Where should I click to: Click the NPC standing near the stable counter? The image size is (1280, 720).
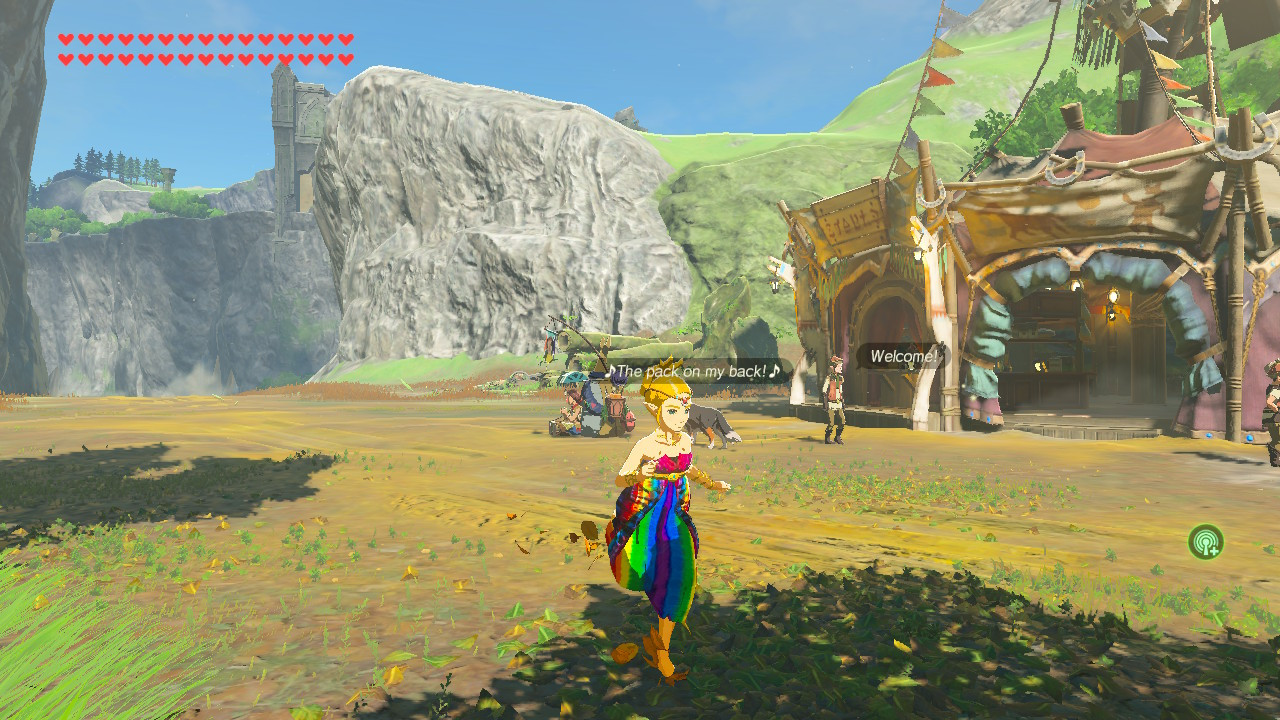pyautogui.click(x=832, y=410)
